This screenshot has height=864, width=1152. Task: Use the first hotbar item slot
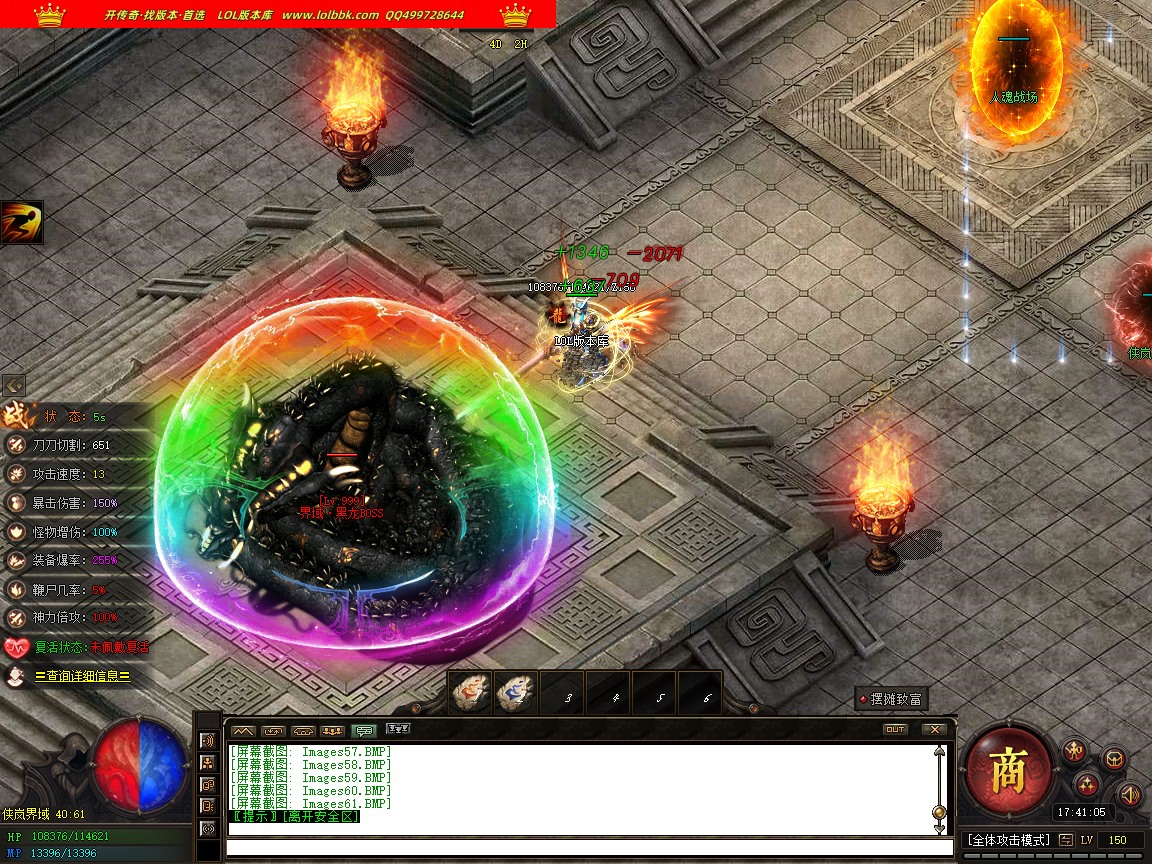coord(470,693)
